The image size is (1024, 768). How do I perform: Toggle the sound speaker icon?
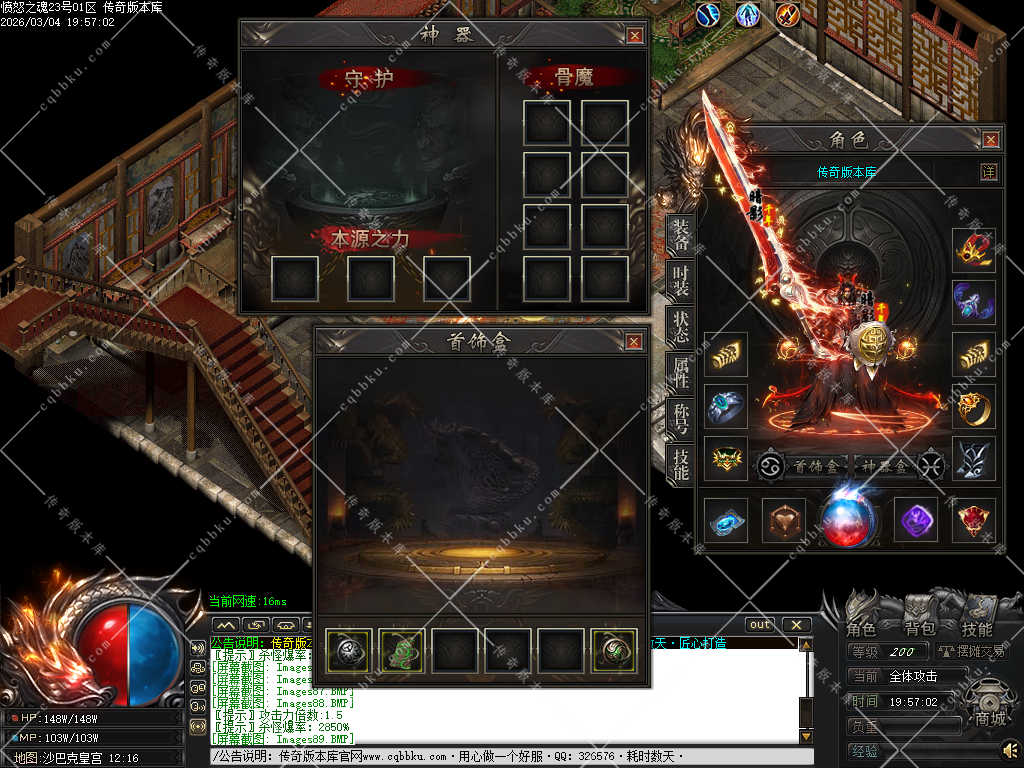tap(1010, 749)
